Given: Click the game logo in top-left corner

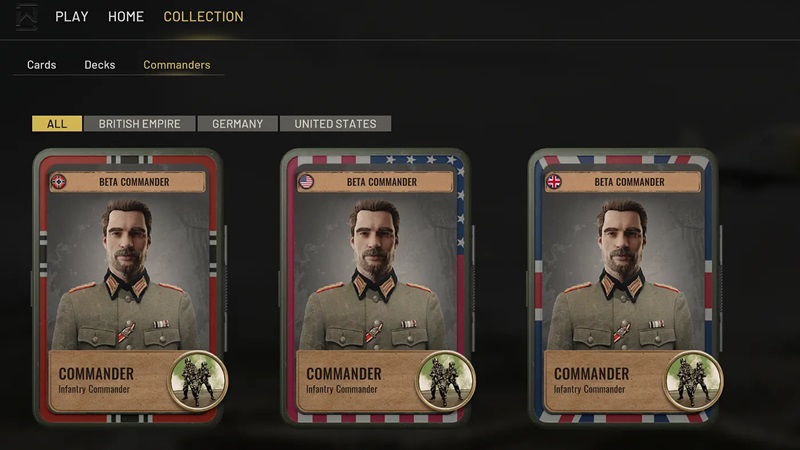Looking at the screenshot, I should point(26,17).
